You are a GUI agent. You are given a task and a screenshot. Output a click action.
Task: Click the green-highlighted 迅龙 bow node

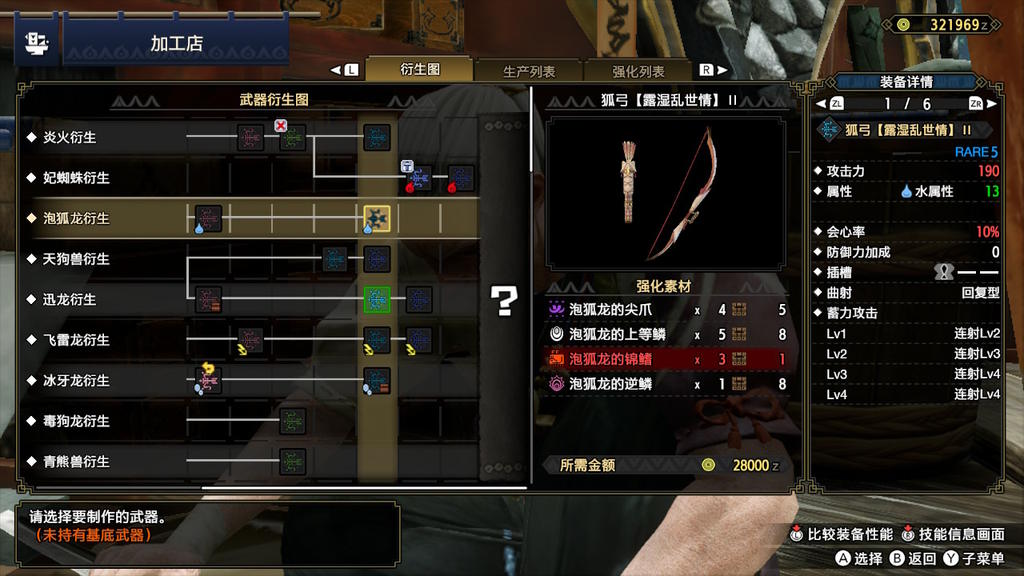tap(377, 299)
